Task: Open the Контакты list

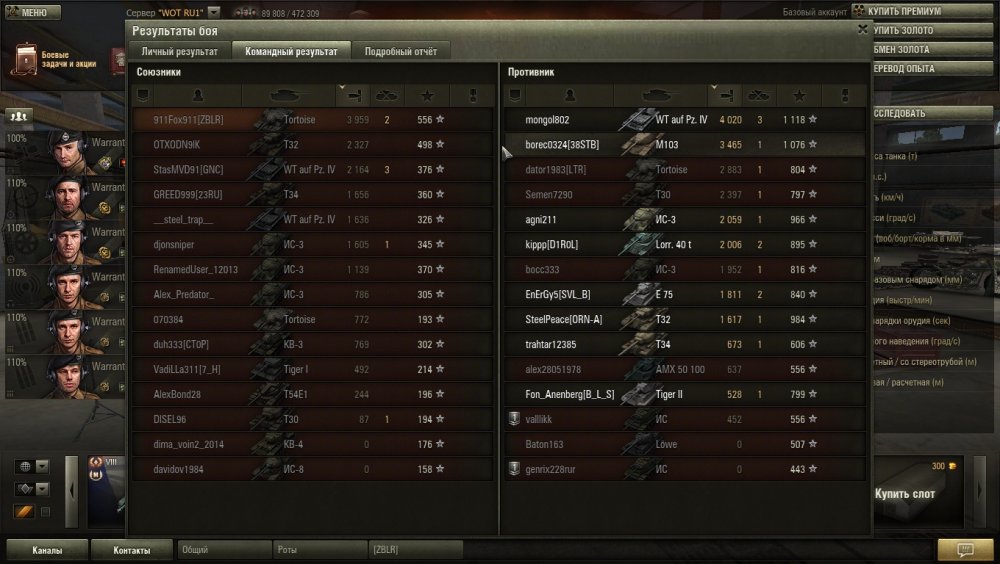Action: [132, 550]
